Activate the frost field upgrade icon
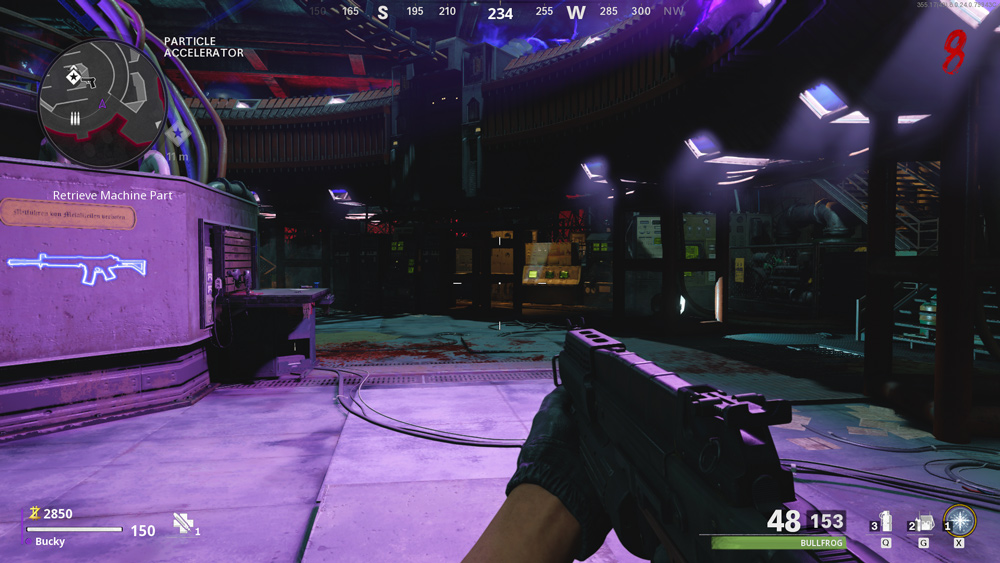This screenshot has width=1000, height=563. (x=960, y=521)
